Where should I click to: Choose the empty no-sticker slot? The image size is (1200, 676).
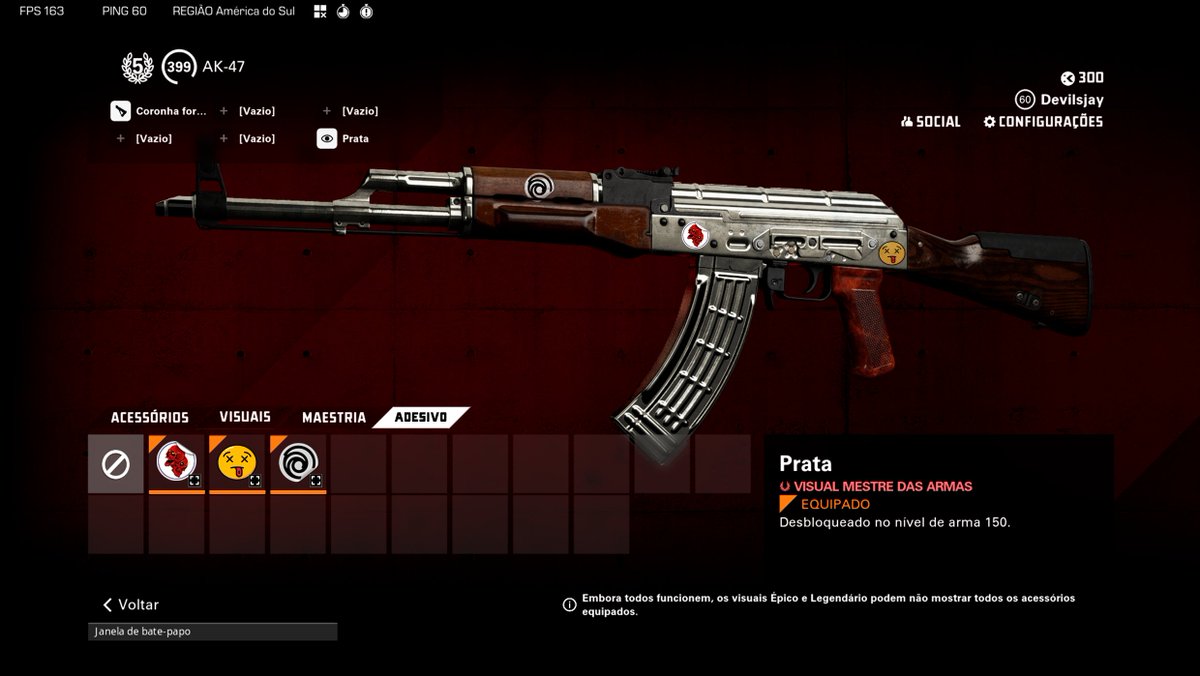(116, 464)
